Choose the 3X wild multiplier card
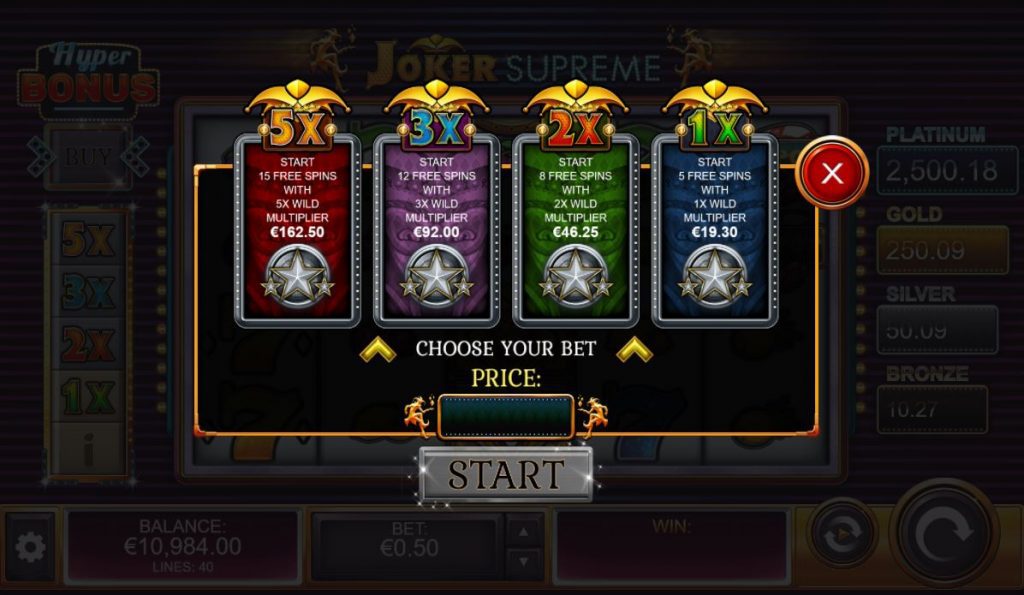 point(436,230)
